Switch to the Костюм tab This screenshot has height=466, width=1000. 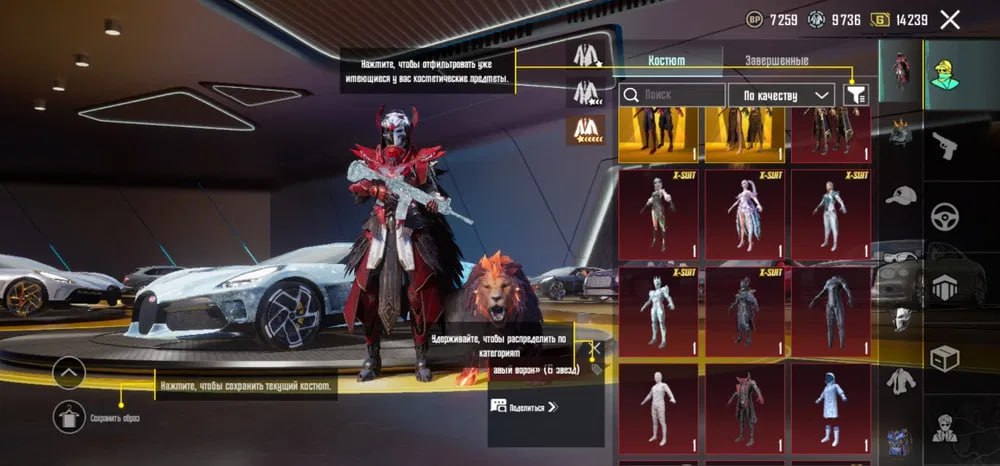click(x=667, y=60)
